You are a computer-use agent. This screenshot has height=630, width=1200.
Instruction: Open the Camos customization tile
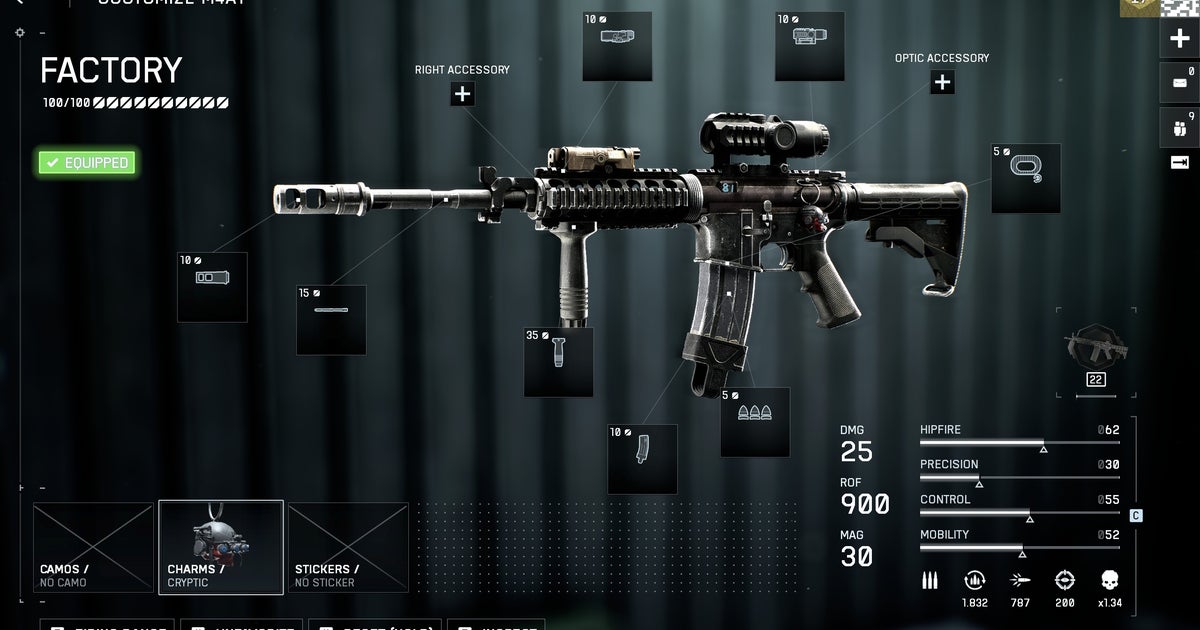tap(93, 547)
